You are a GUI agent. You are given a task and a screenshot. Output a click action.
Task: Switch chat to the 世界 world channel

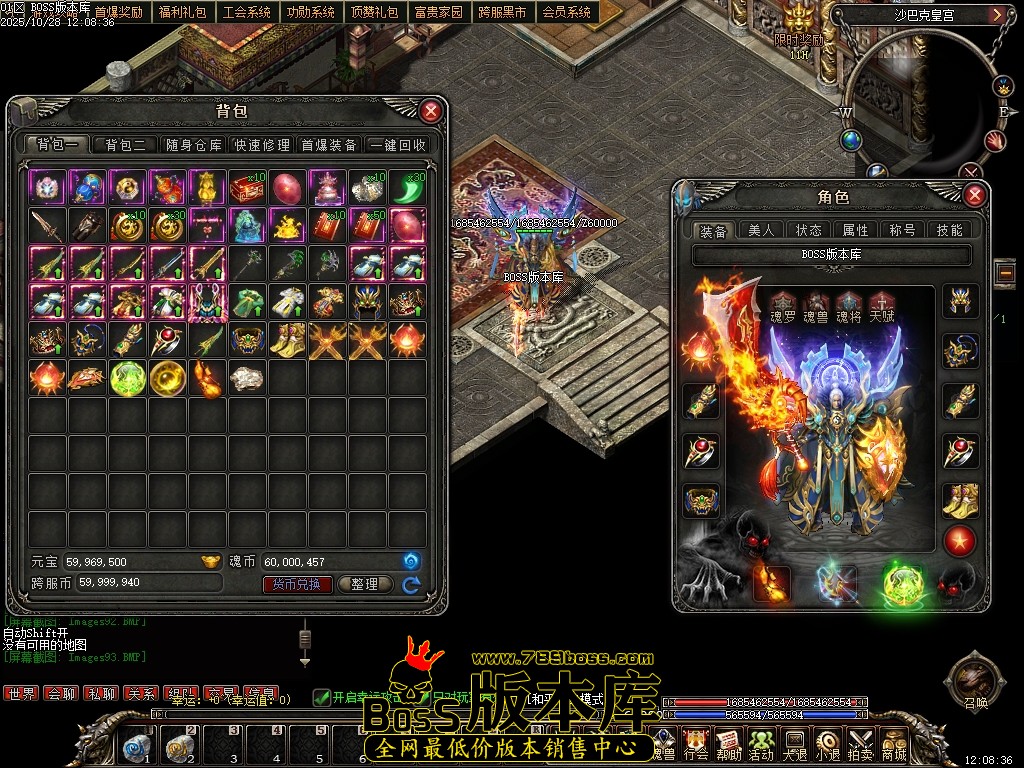tap(21, 693)
